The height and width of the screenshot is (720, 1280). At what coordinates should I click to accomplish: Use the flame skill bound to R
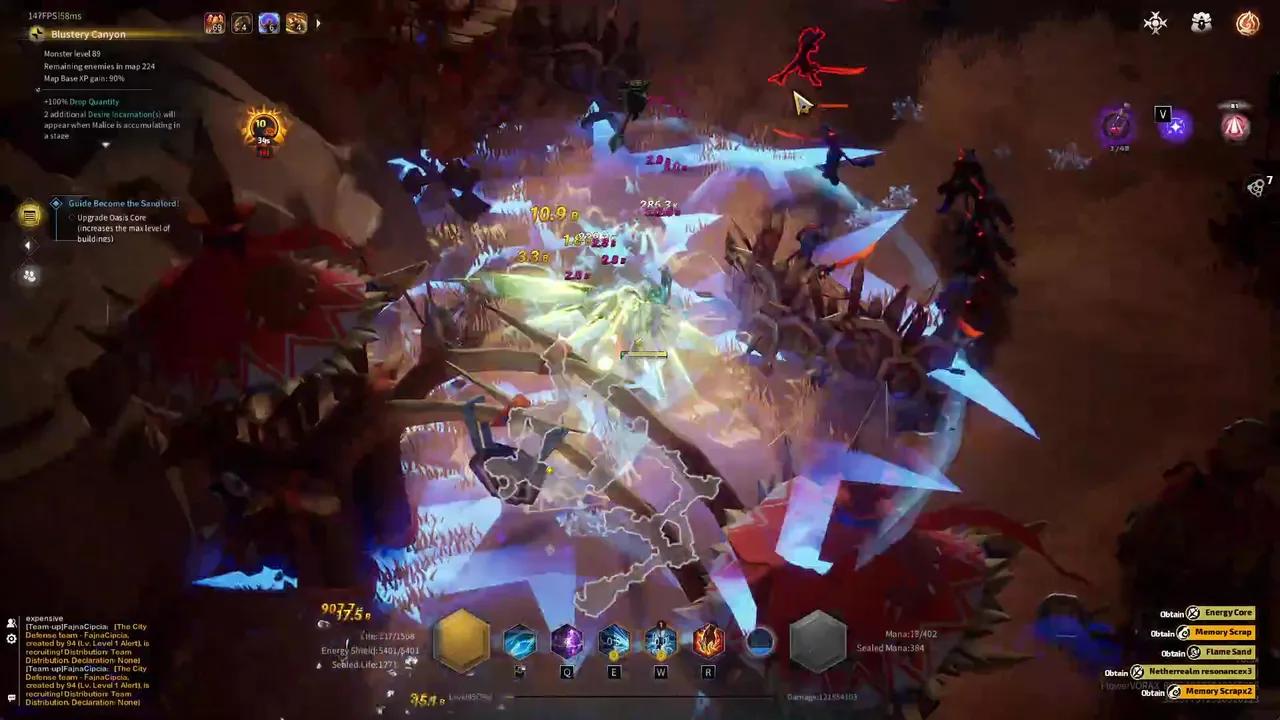click(708, 641)
